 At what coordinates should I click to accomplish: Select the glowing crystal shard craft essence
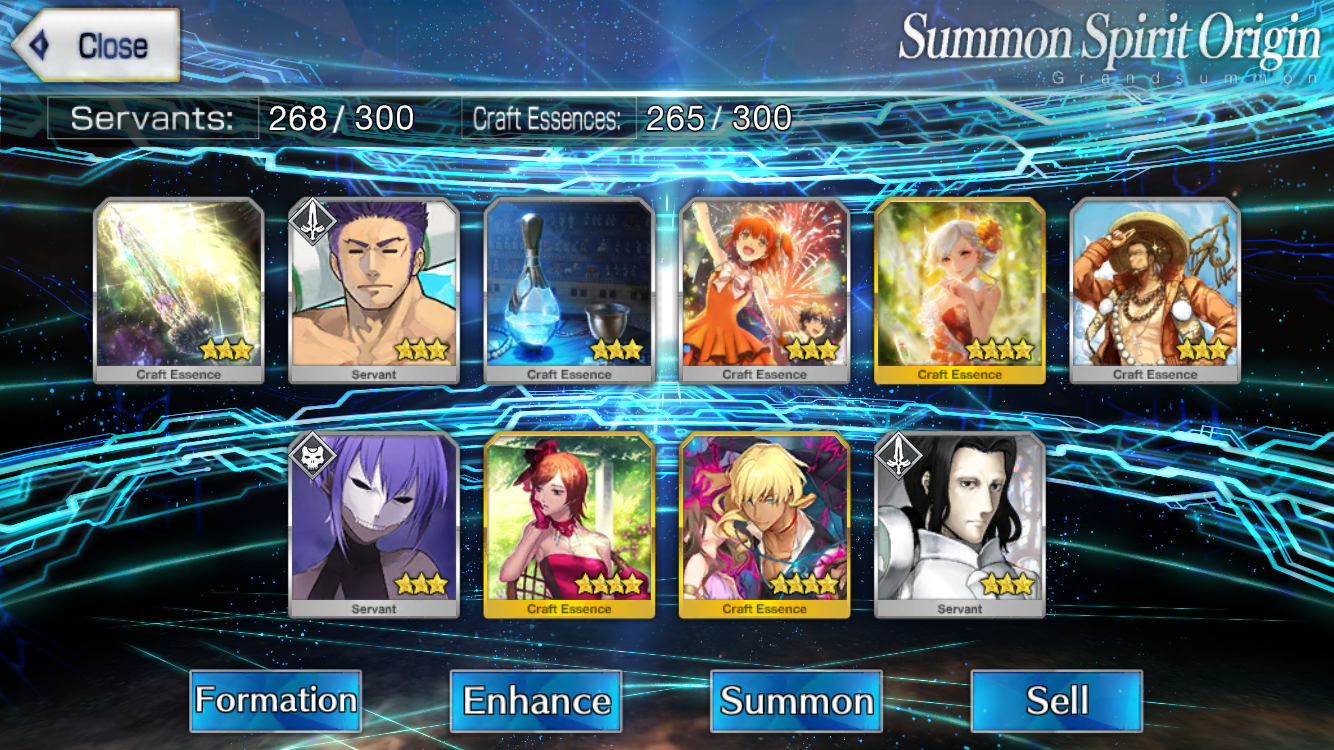(179, 290)
